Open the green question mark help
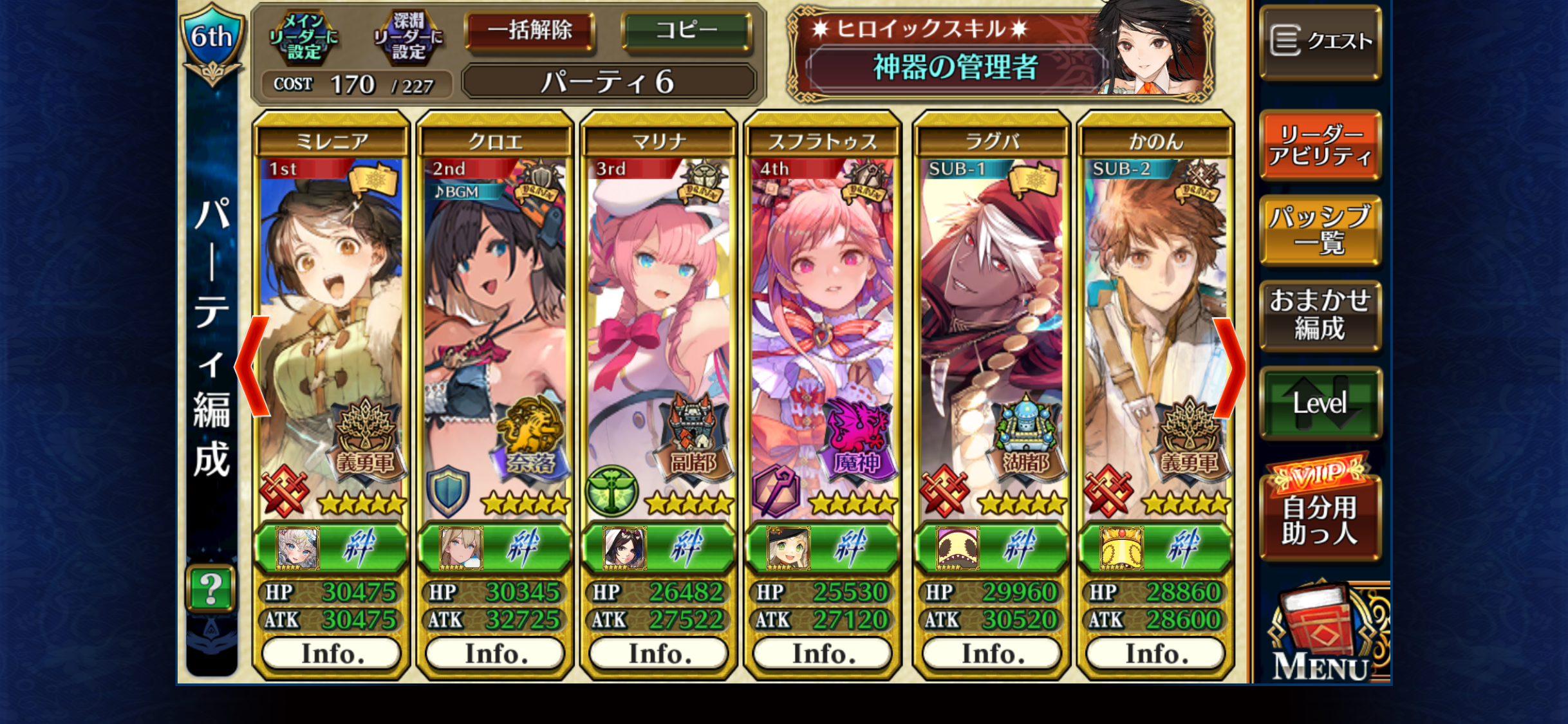 pos(211,588)
